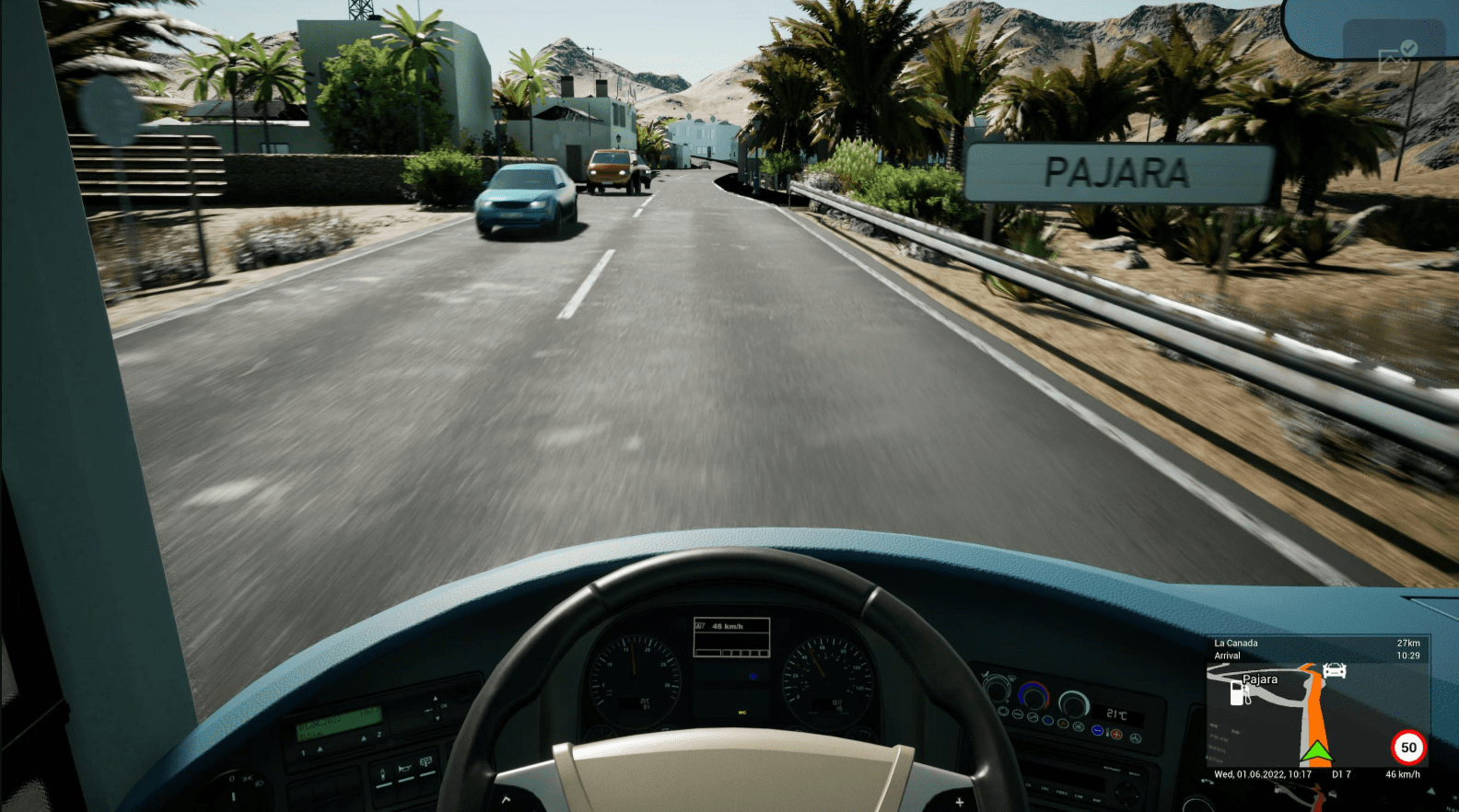The image size is (1459, 812).
Task: Select the D1 7 route label on GPS
Action: (x=1341, y=773)
